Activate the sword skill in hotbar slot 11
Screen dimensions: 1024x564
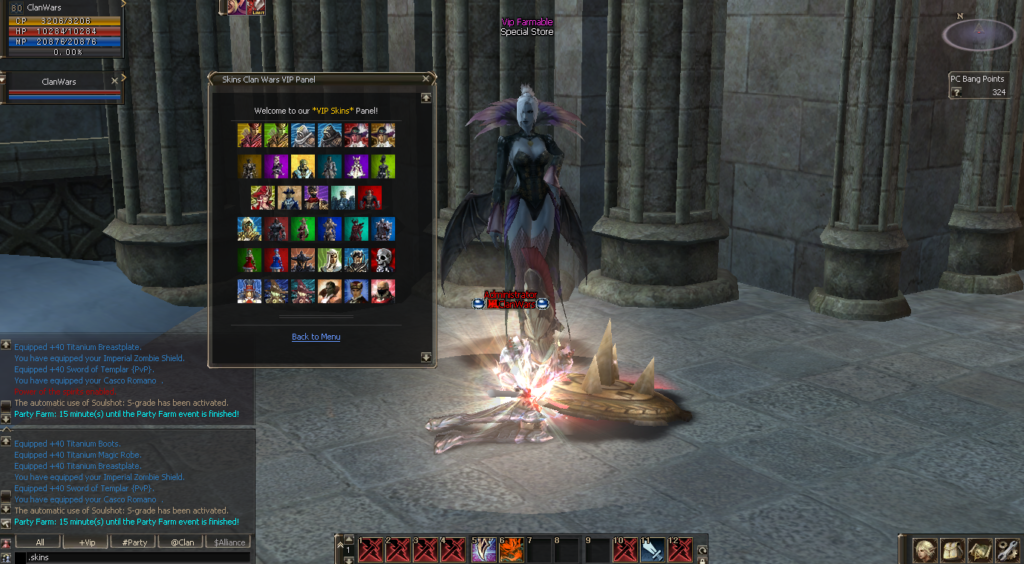(x=653, y=550)
